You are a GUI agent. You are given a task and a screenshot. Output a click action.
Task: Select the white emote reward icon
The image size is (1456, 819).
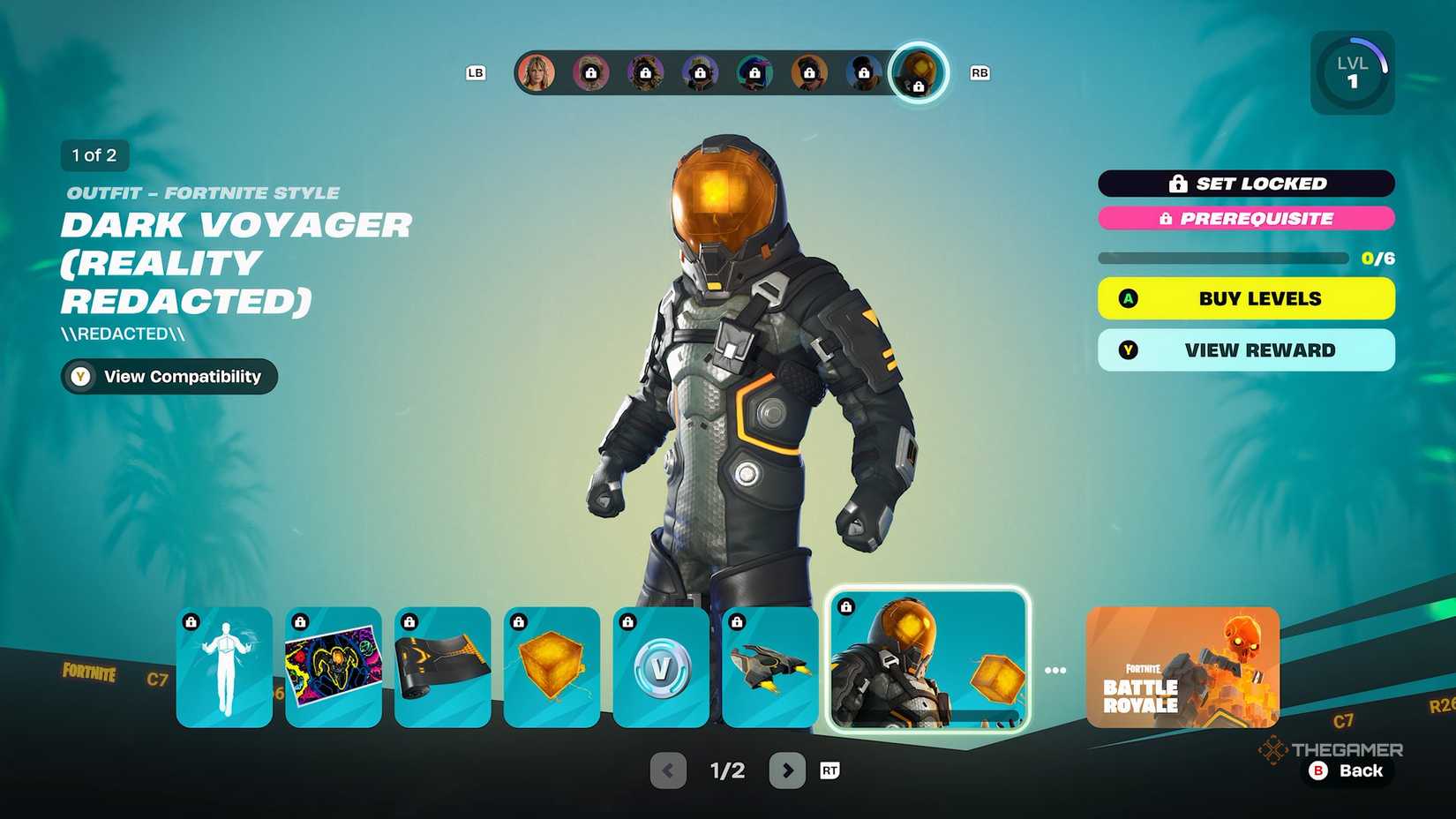click(224, 668)
